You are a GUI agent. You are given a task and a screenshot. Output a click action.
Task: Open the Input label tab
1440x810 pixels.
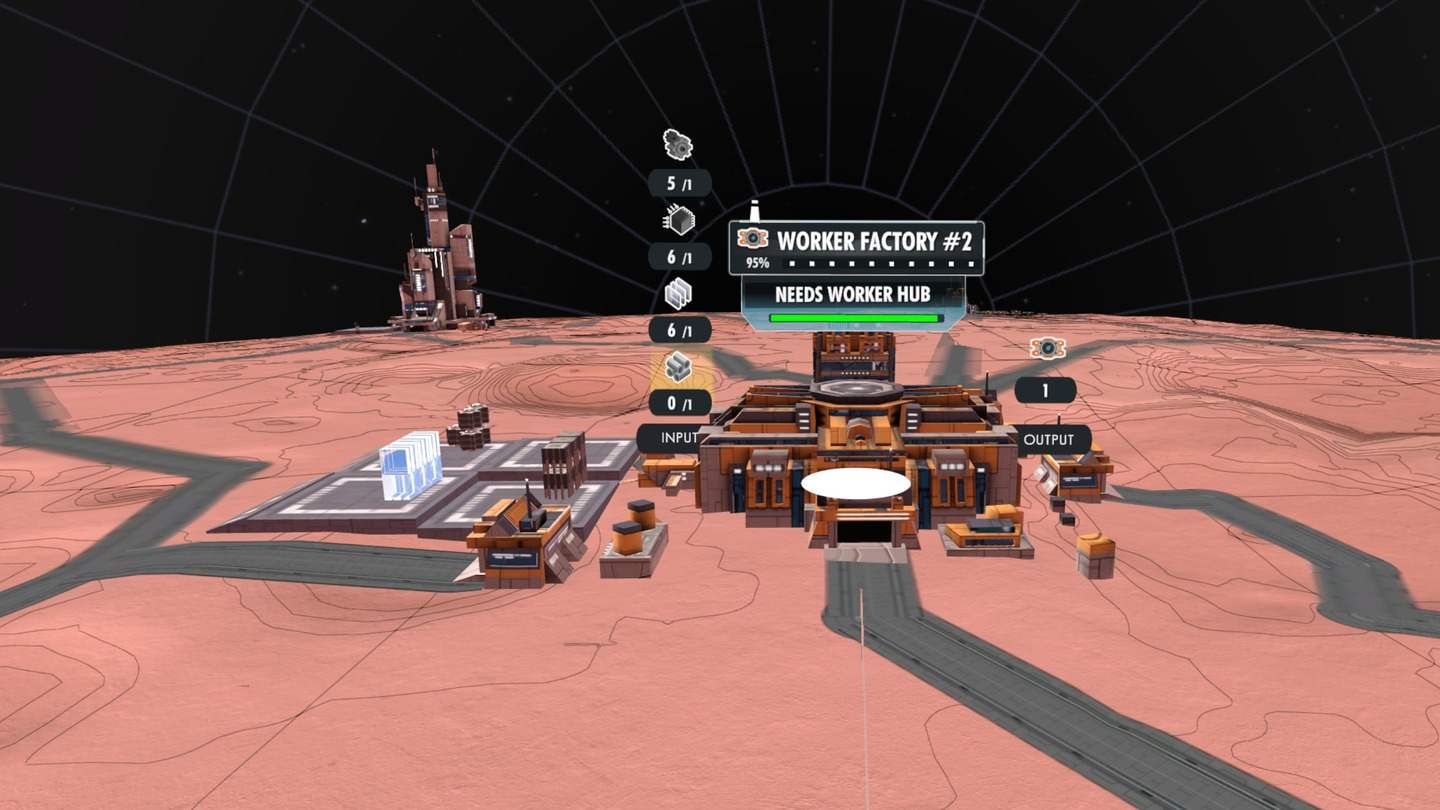coord(668,438)
